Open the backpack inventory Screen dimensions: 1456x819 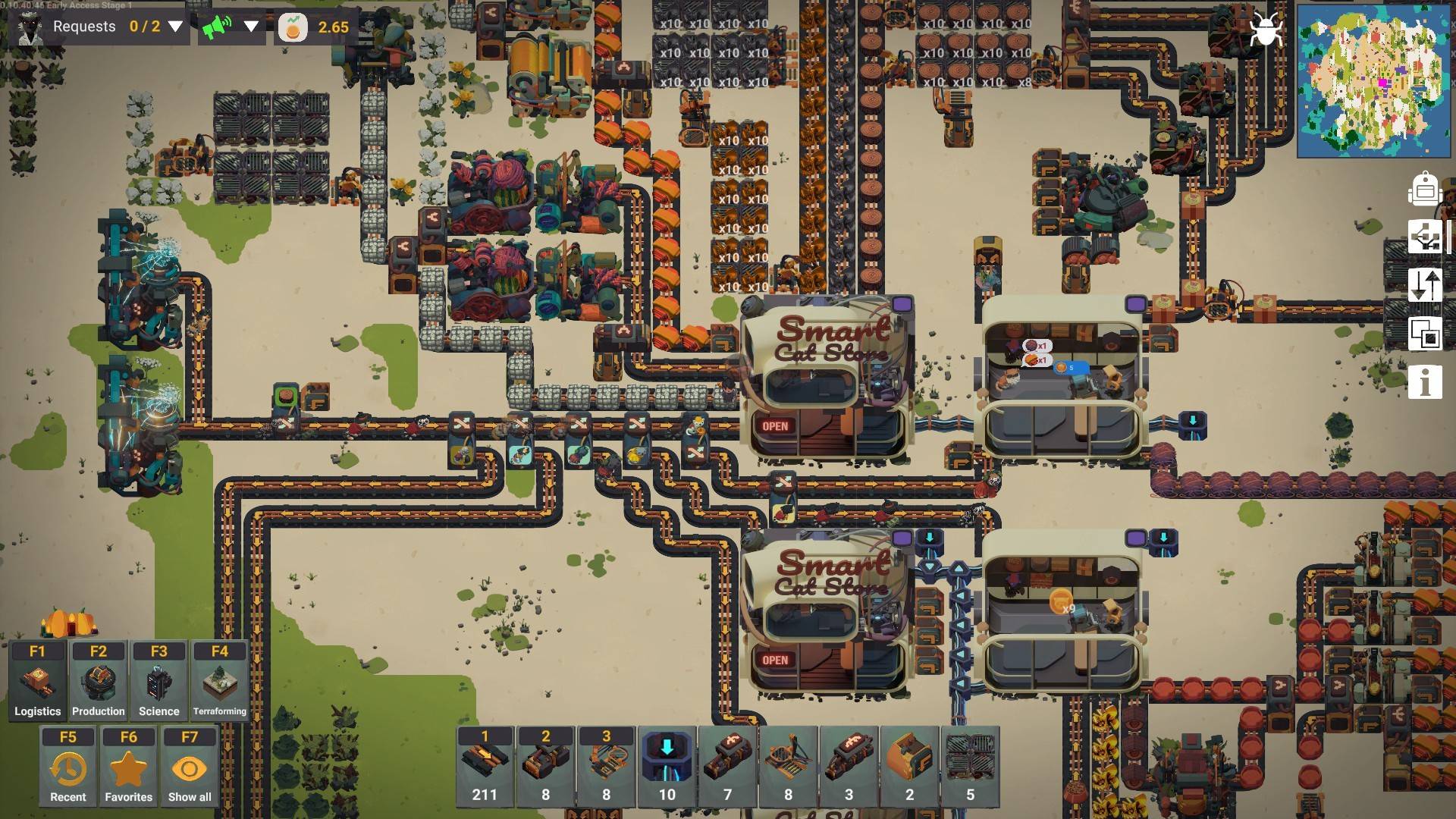(1424, 189)
